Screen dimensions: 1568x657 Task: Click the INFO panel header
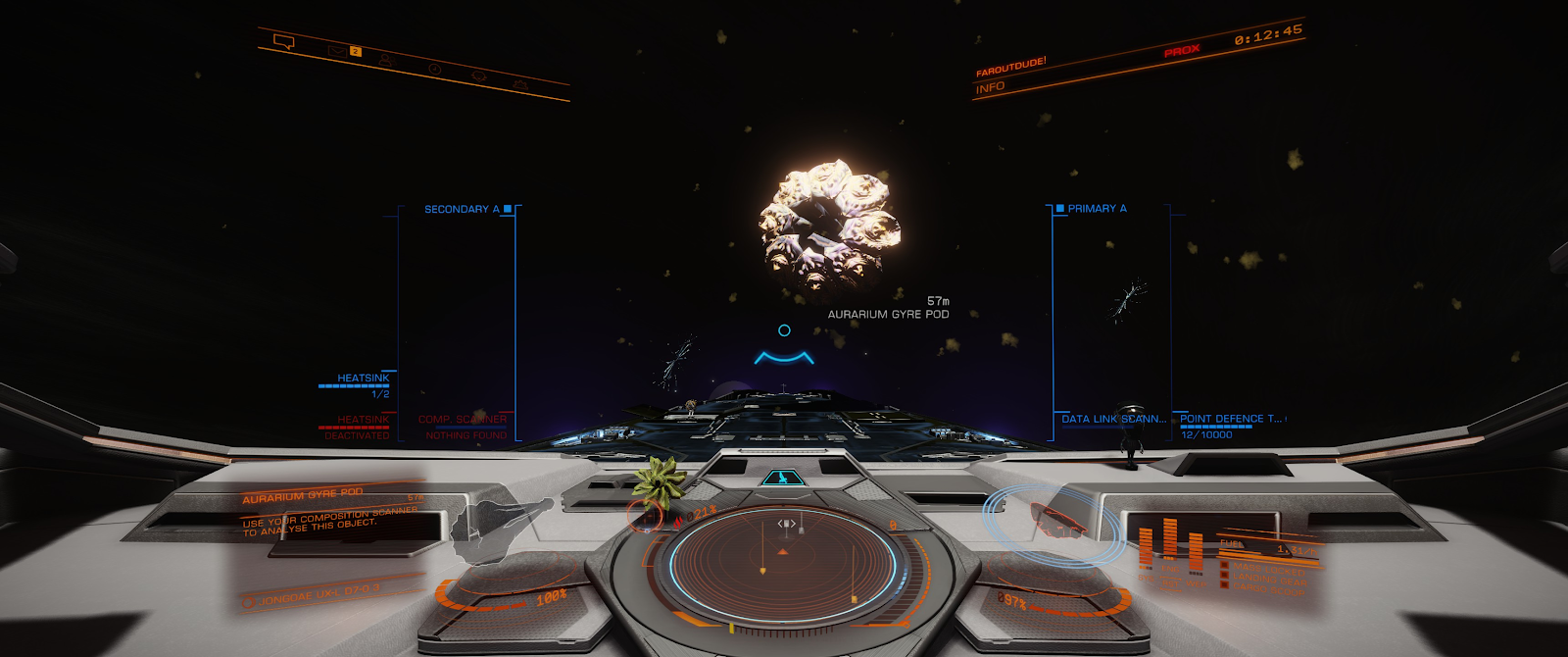tap(990, 87)
